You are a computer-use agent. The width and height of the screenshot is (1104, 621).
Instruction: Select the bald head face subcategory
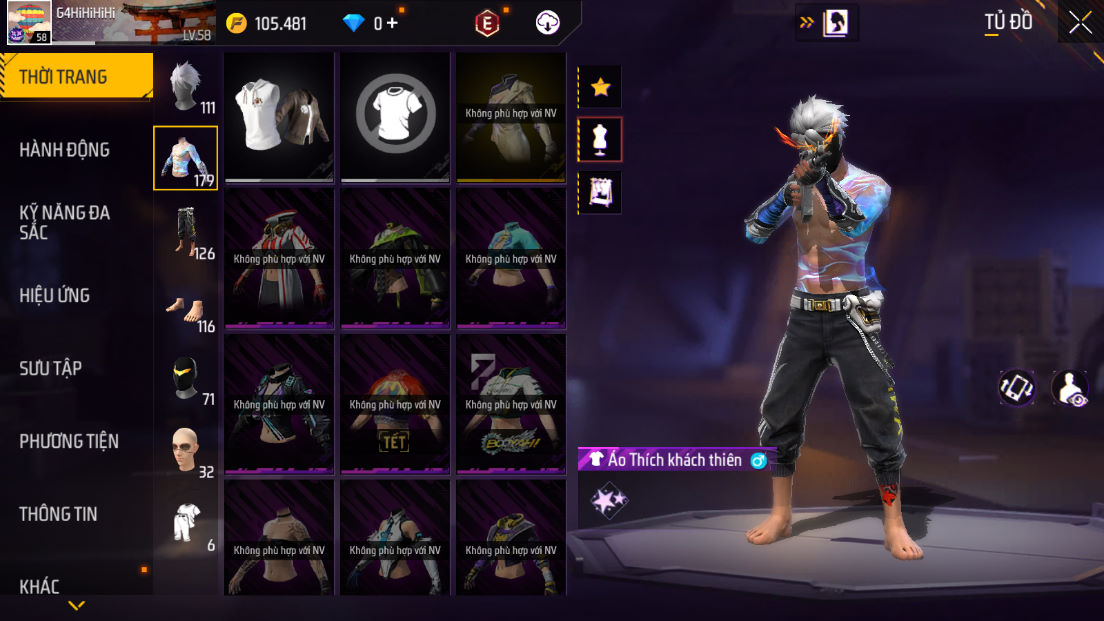coord(185,450)
